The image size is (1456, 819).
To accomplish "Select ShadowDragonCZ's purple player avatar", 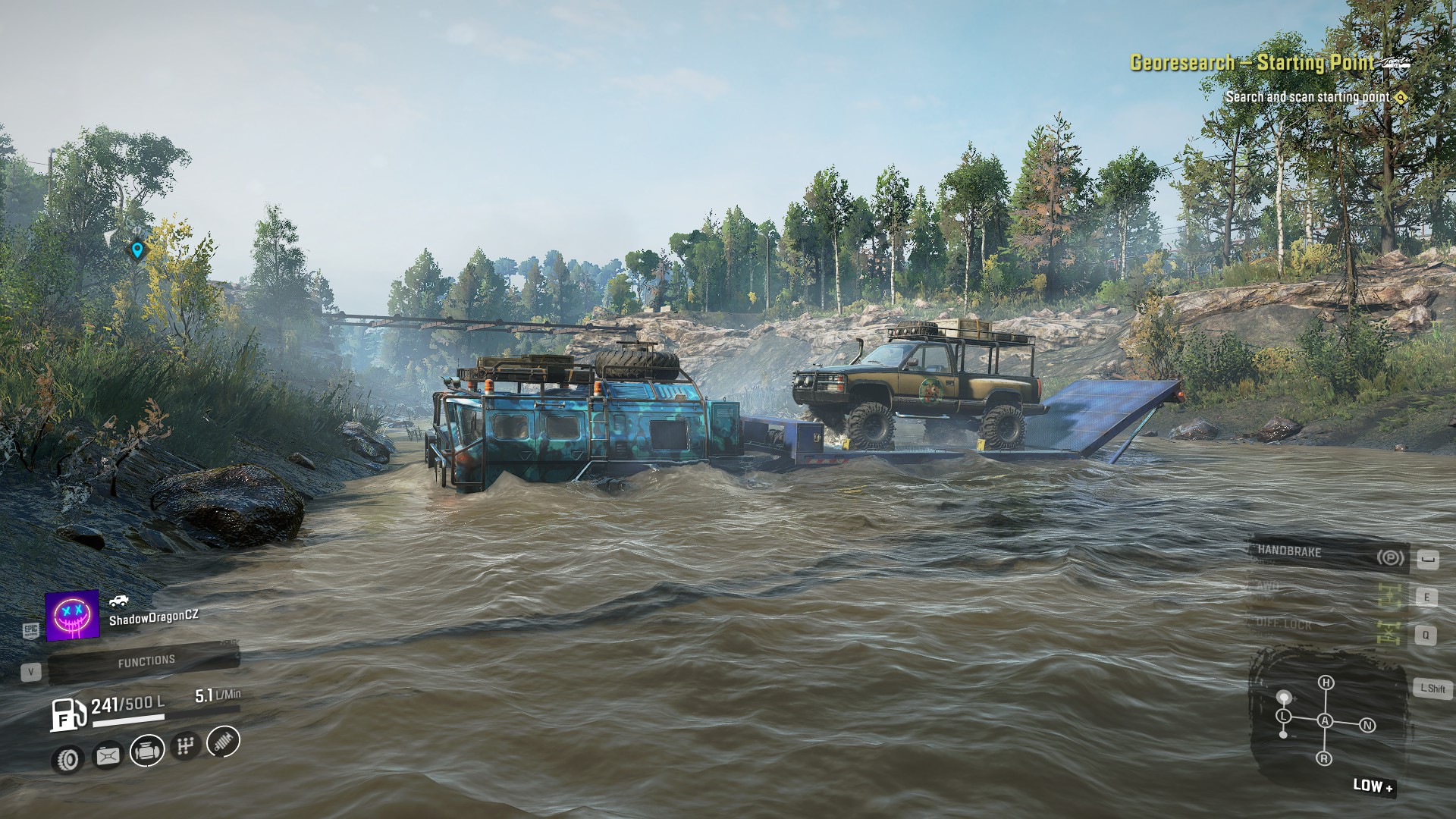I will (x=73, y=615).
